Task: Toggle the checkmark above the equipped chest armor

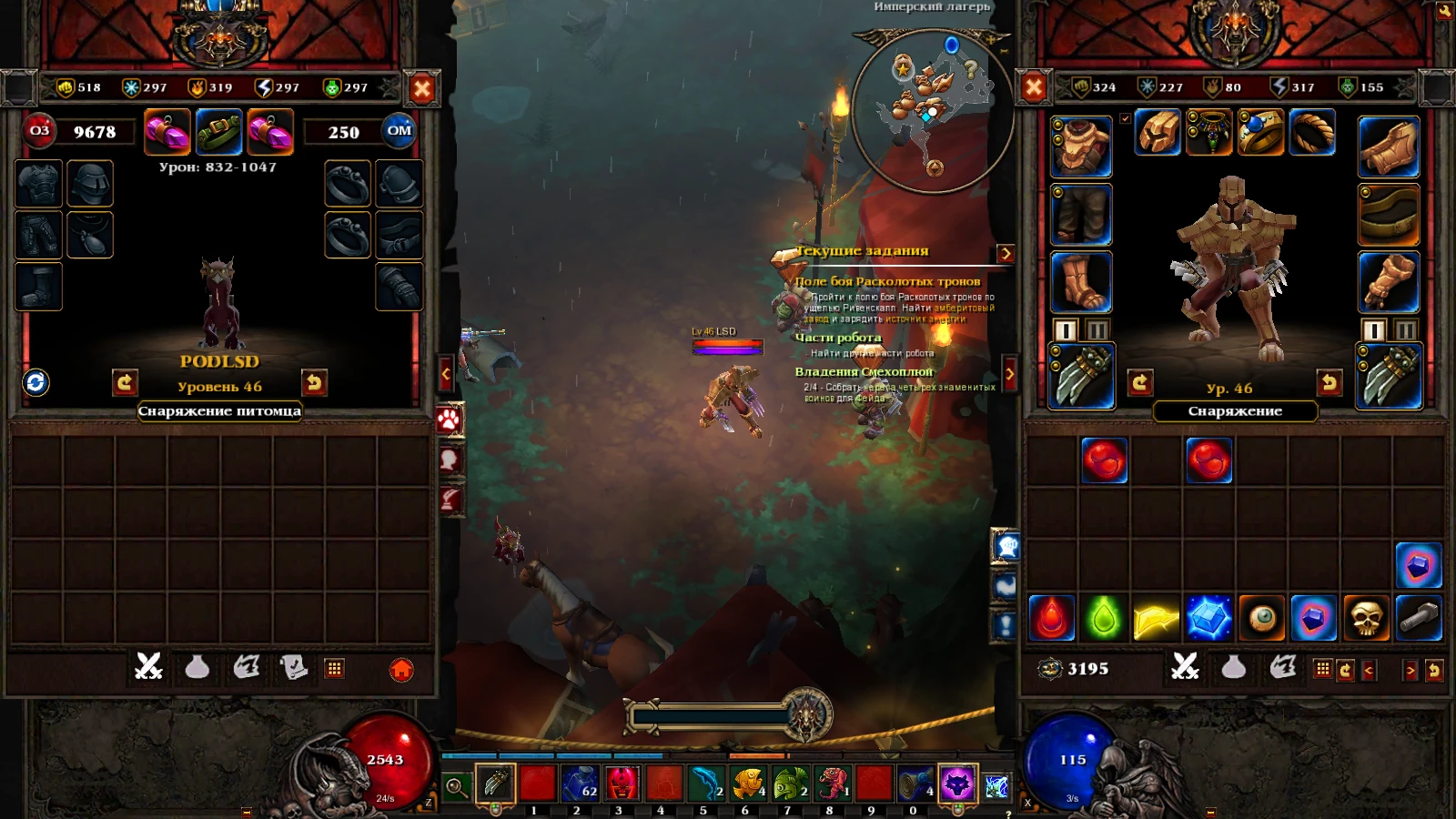Action: (1126, 116)
